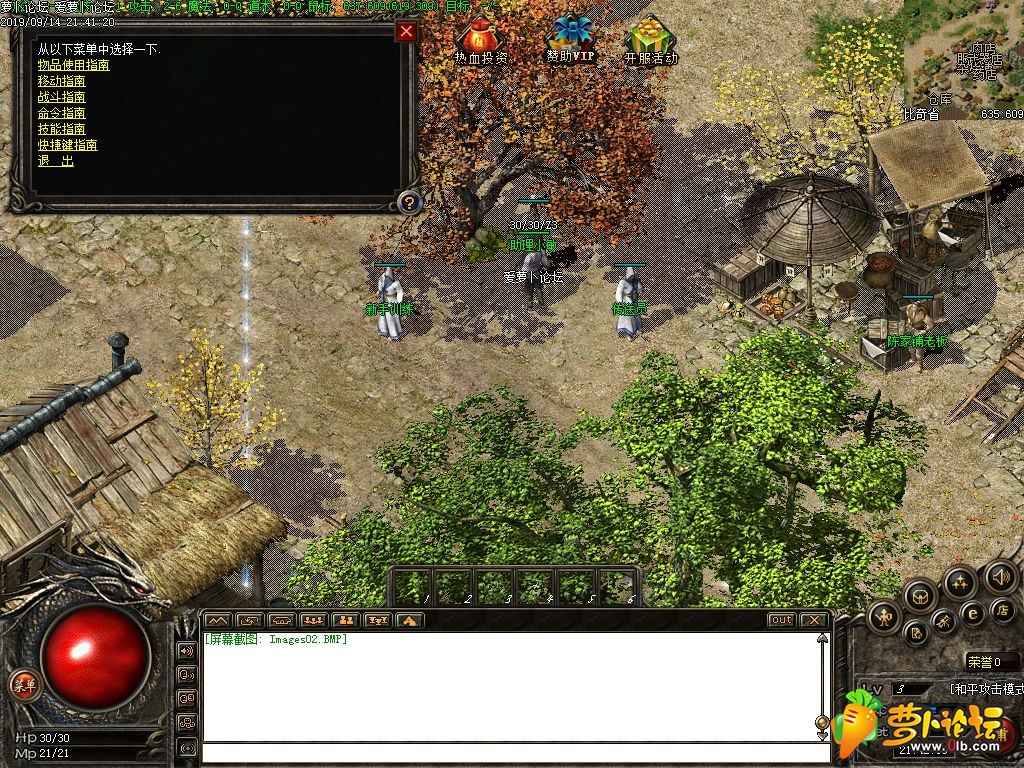Open the shop via 店 button

[x=1001, y=609]
